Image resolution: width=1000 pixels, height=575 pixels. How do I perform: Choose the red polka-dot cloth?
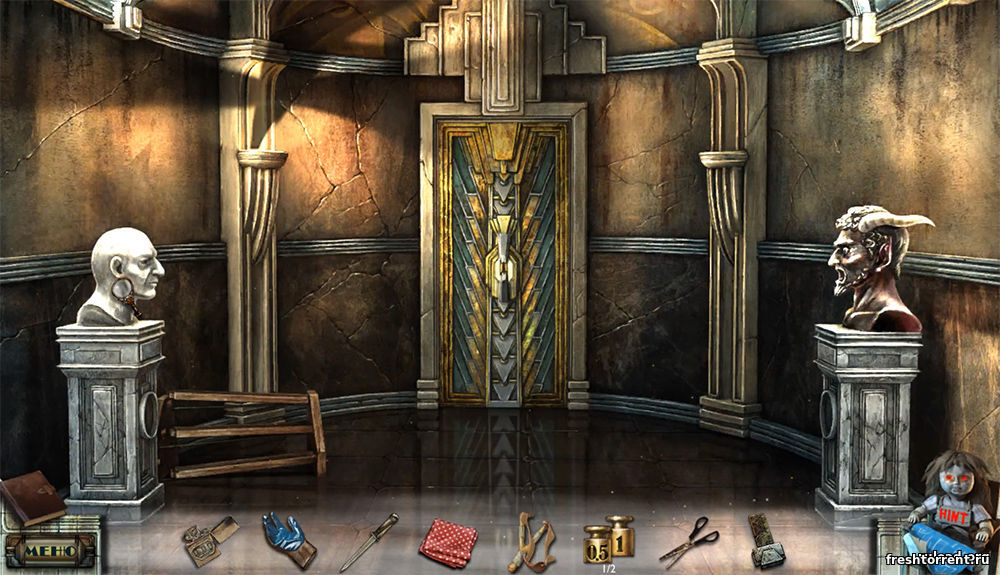(x=447, y=542)
